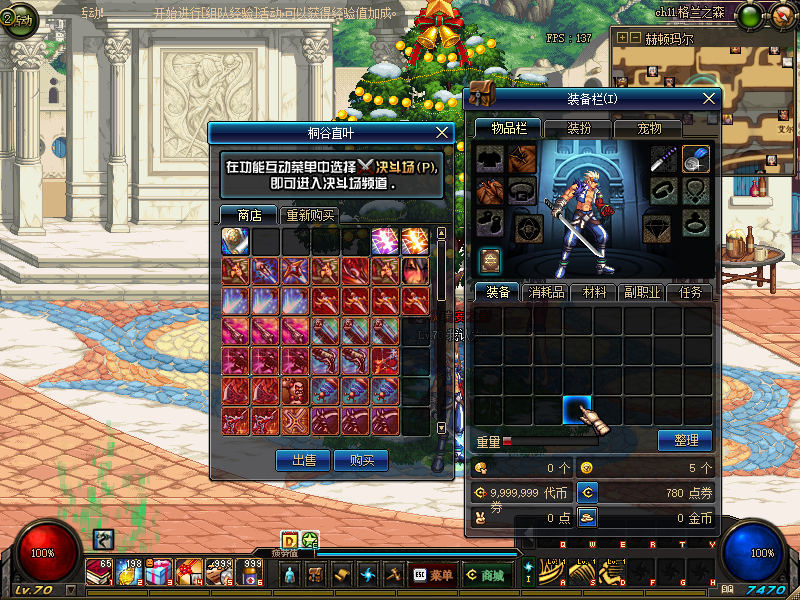Click the 出售 sell button

click(x=302, y=460)
